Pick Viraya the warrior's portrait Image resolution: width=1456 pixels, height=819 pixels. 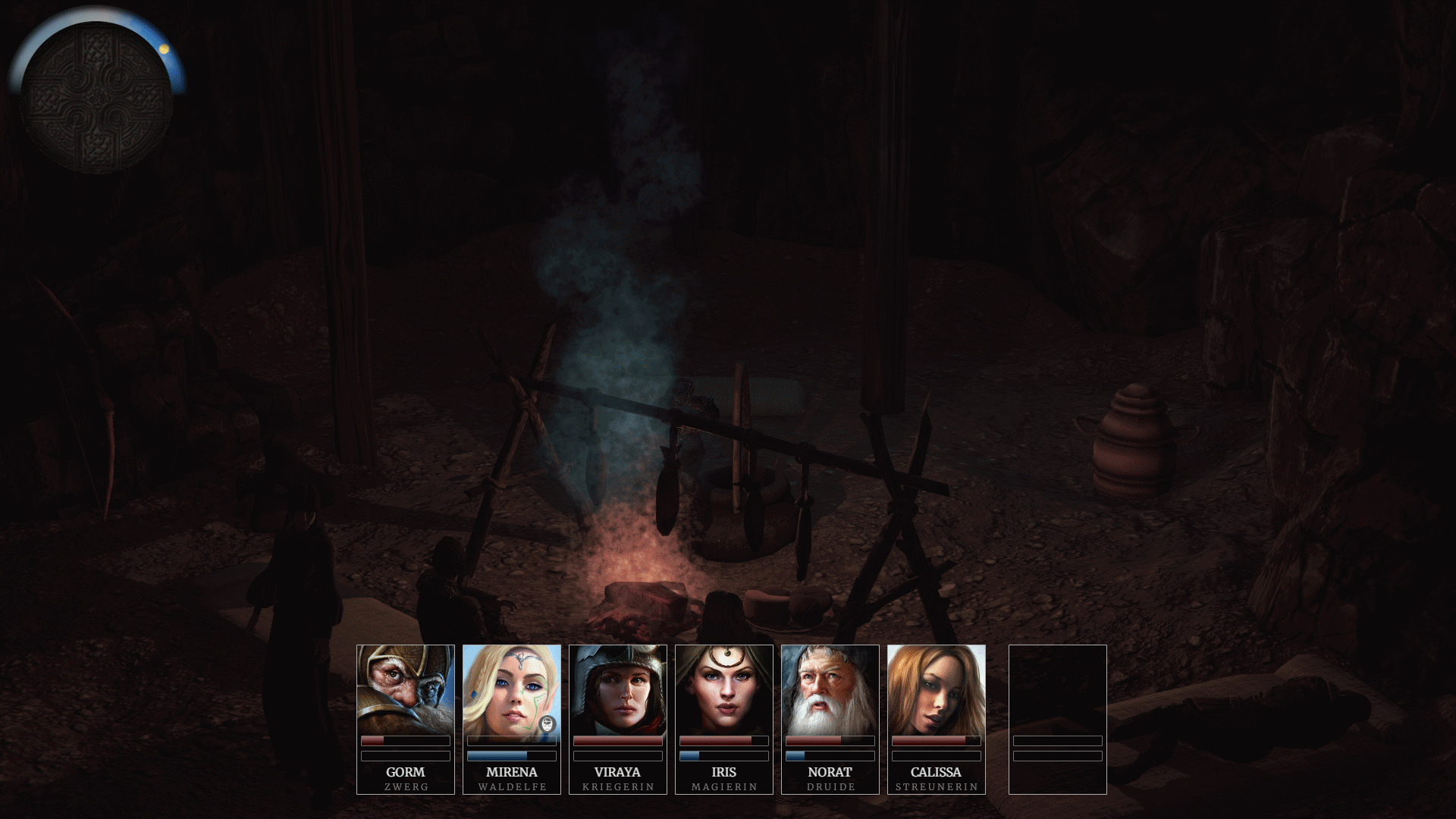pyautogui.click(x=618, y=690)
